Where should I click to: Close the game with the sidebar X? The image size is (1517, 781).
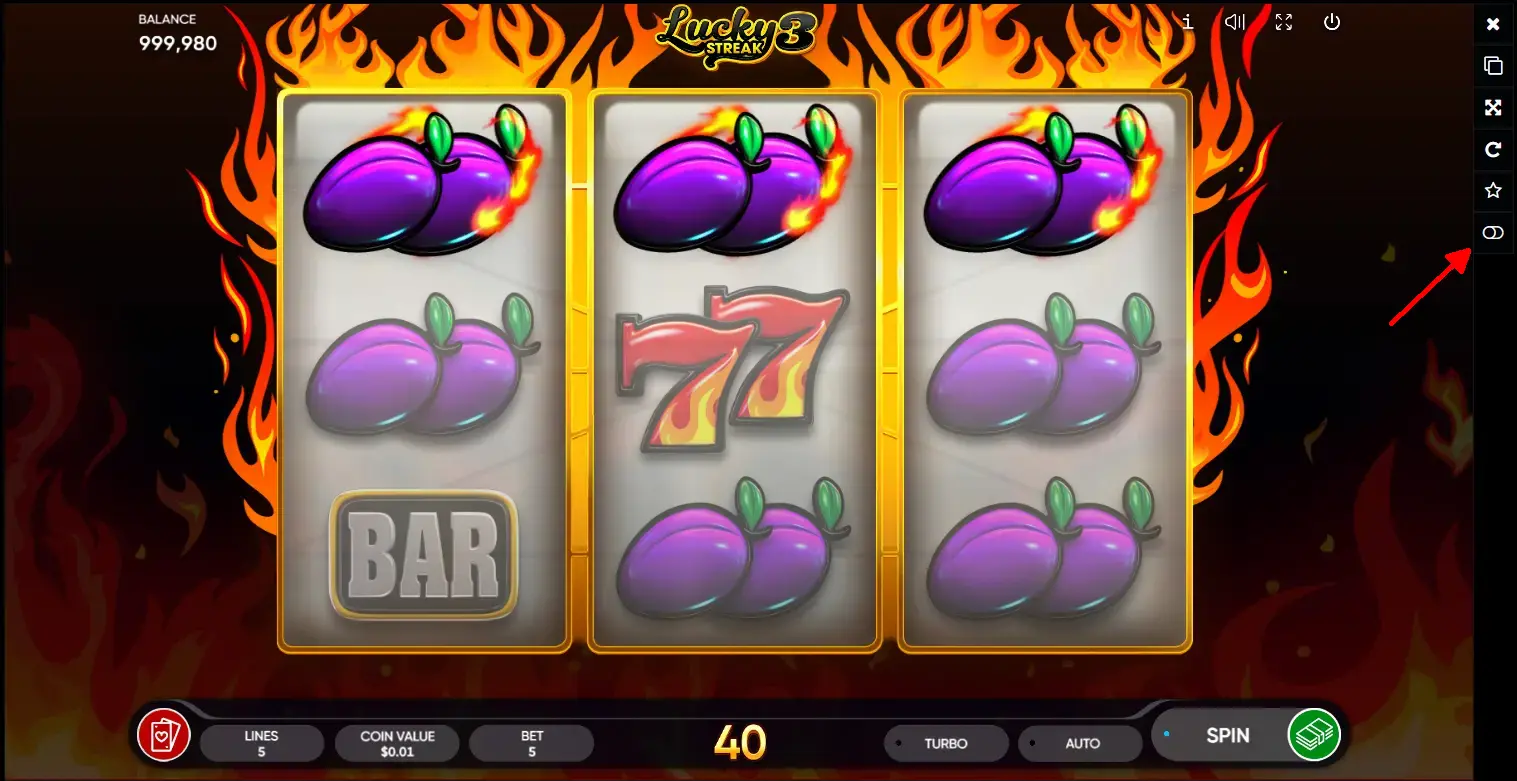point(1493,24)
